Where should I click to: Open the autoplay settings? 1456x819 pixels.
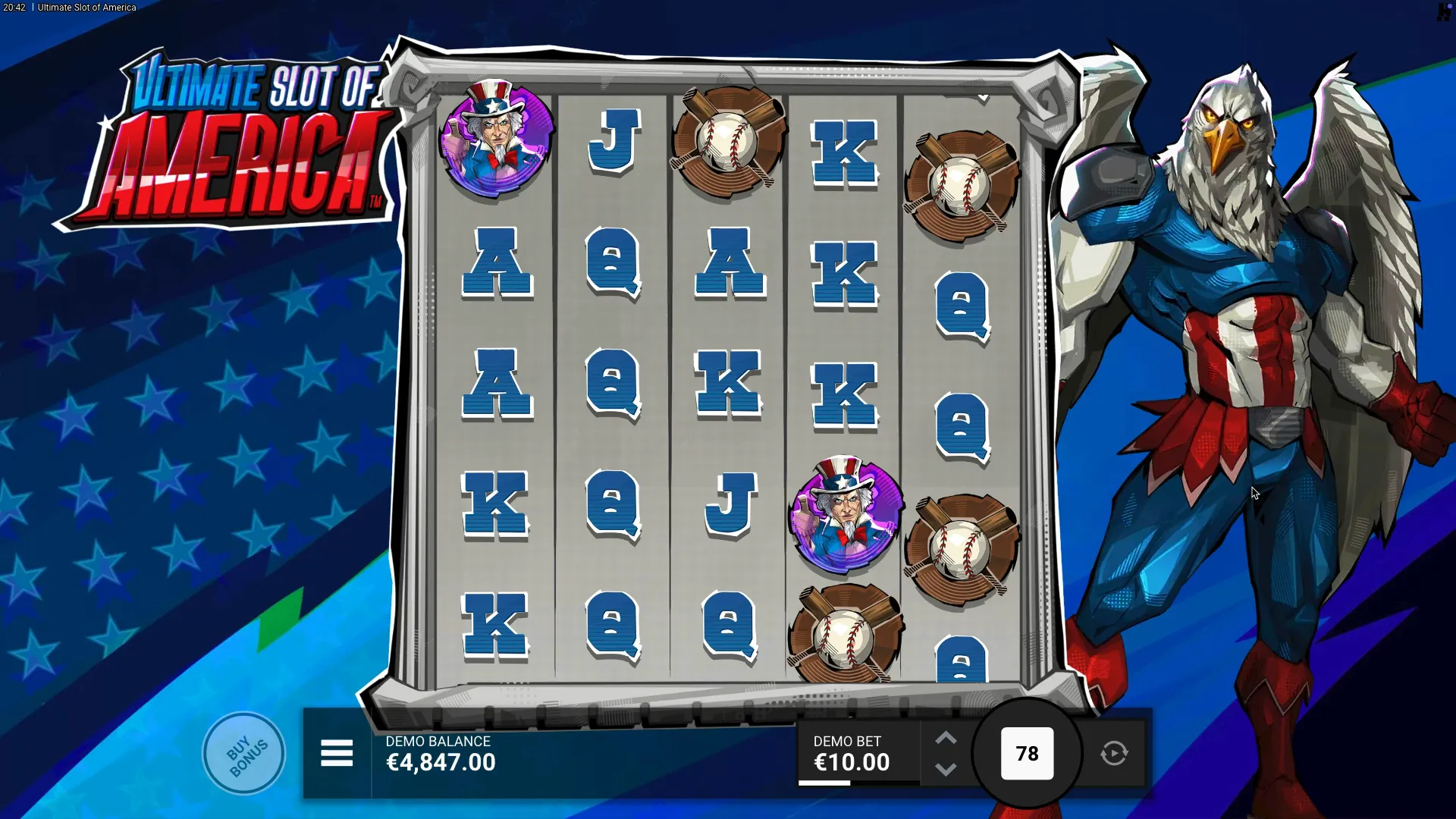[1114, 754]
